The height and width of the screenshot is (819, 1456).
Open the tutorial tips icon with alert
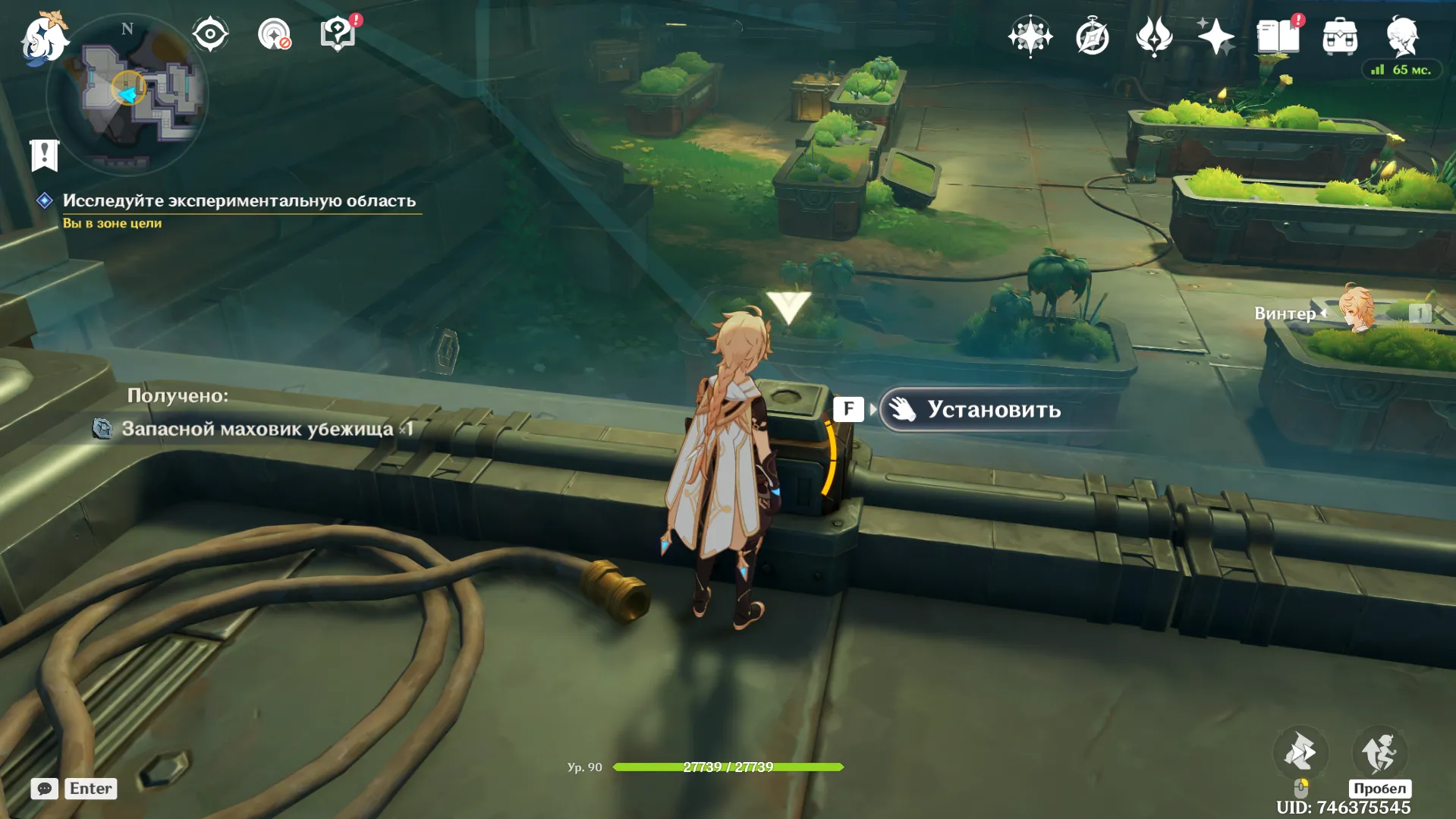point(338,34)
